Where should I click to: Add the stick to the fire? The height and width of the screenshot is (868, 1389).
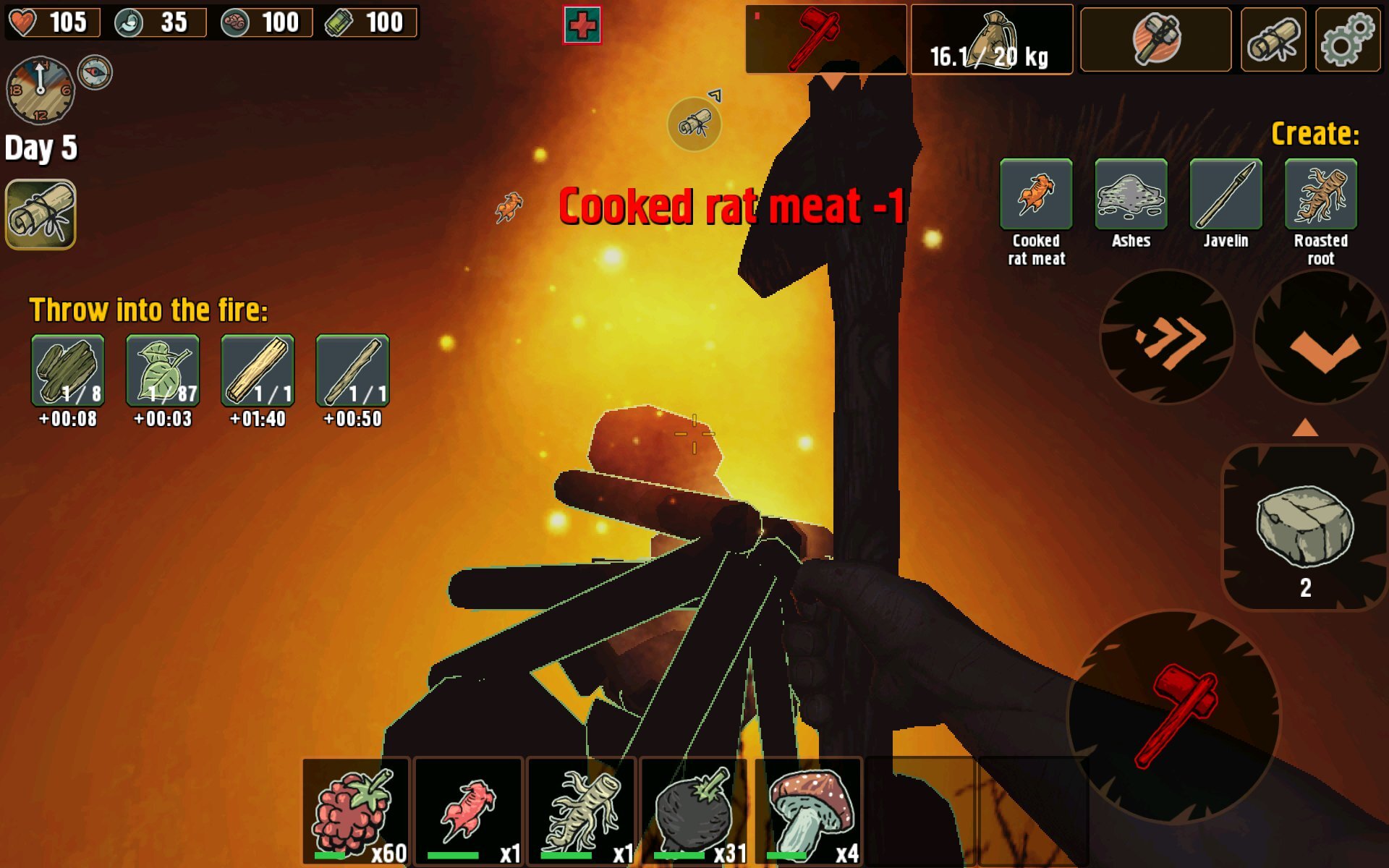click(x=352, y=370)
